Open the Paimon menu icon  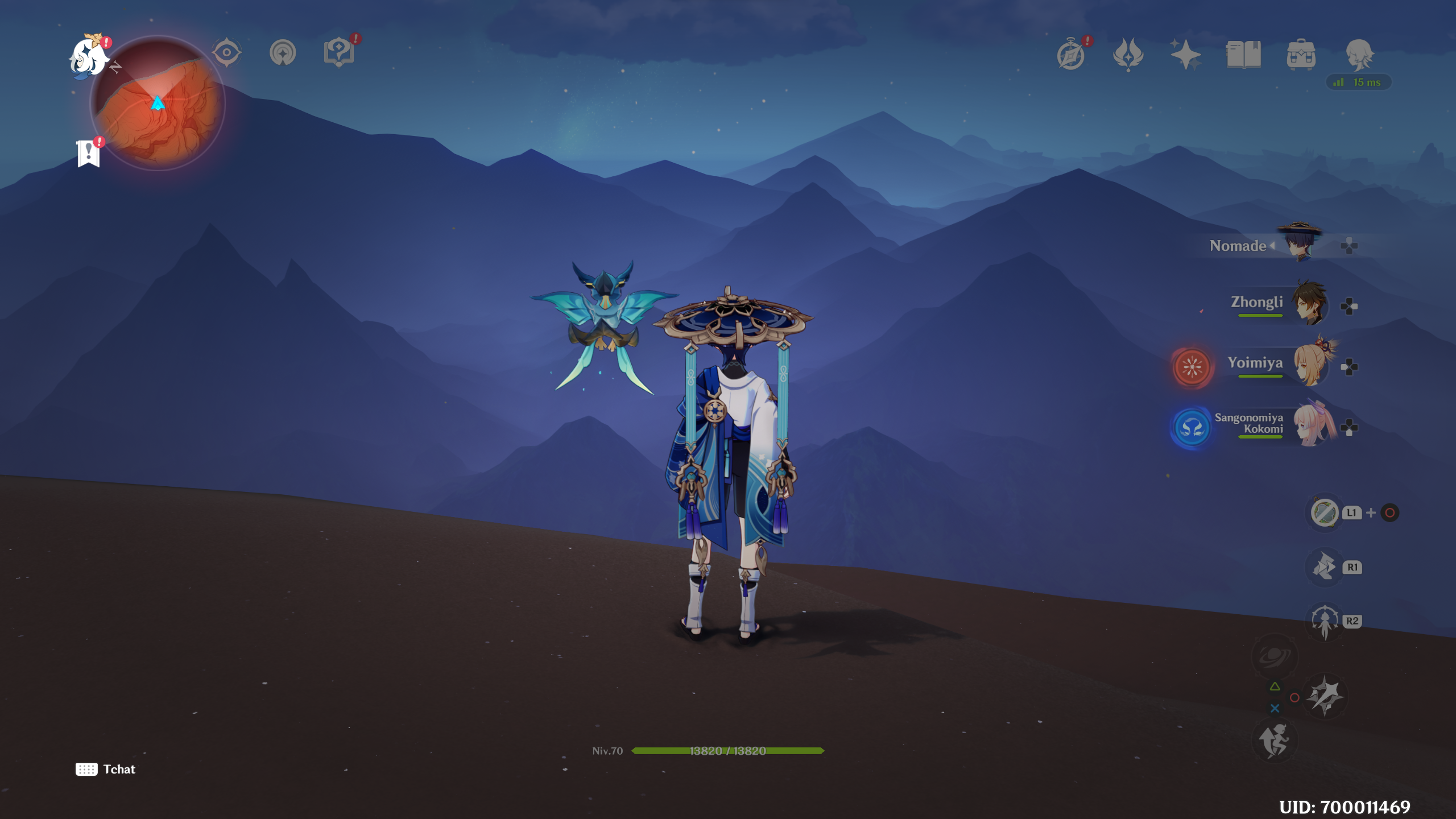[89, 57]
